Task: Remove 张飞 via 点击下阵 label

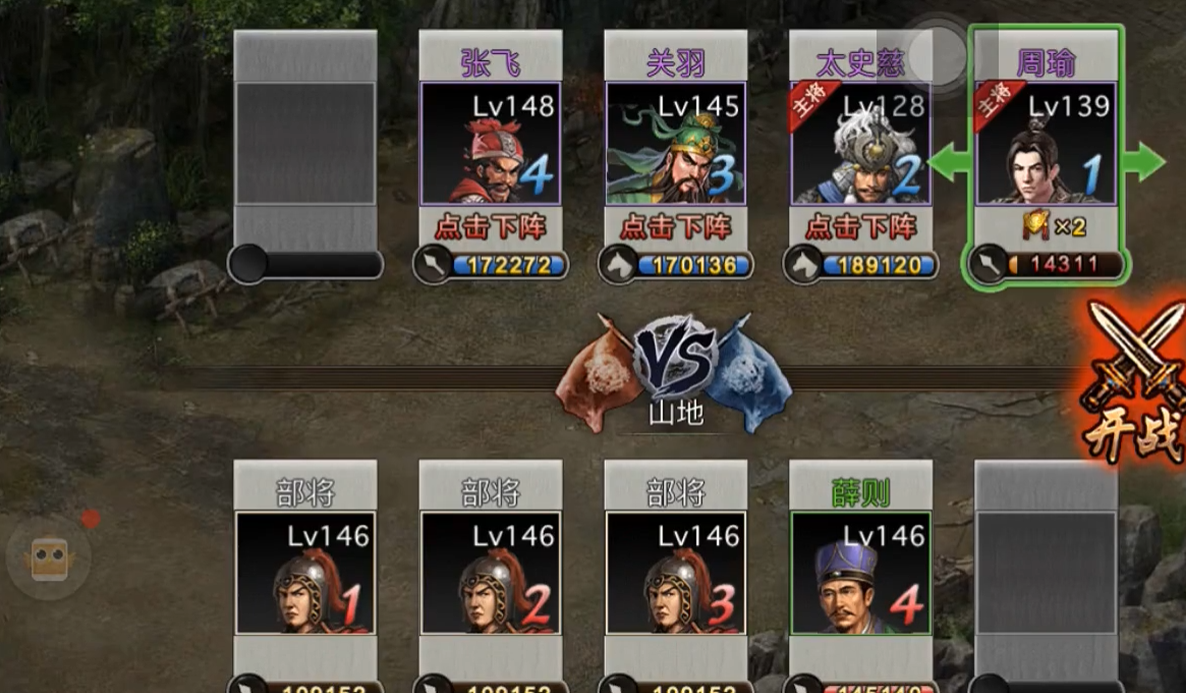Action: (490, 227)
